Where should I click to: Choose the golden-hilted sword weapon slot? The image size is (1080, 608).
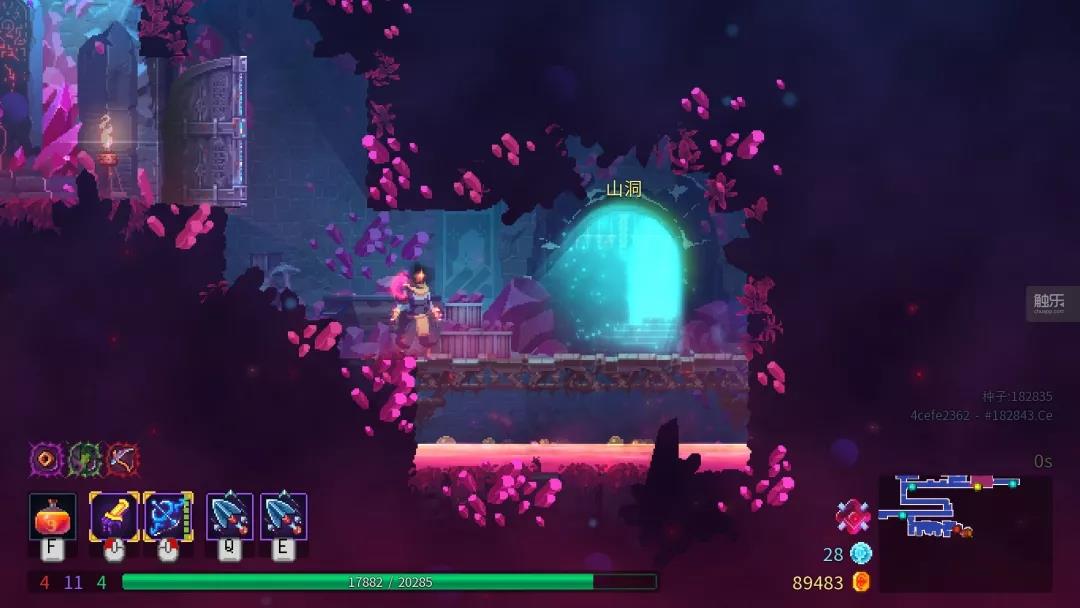114,517
